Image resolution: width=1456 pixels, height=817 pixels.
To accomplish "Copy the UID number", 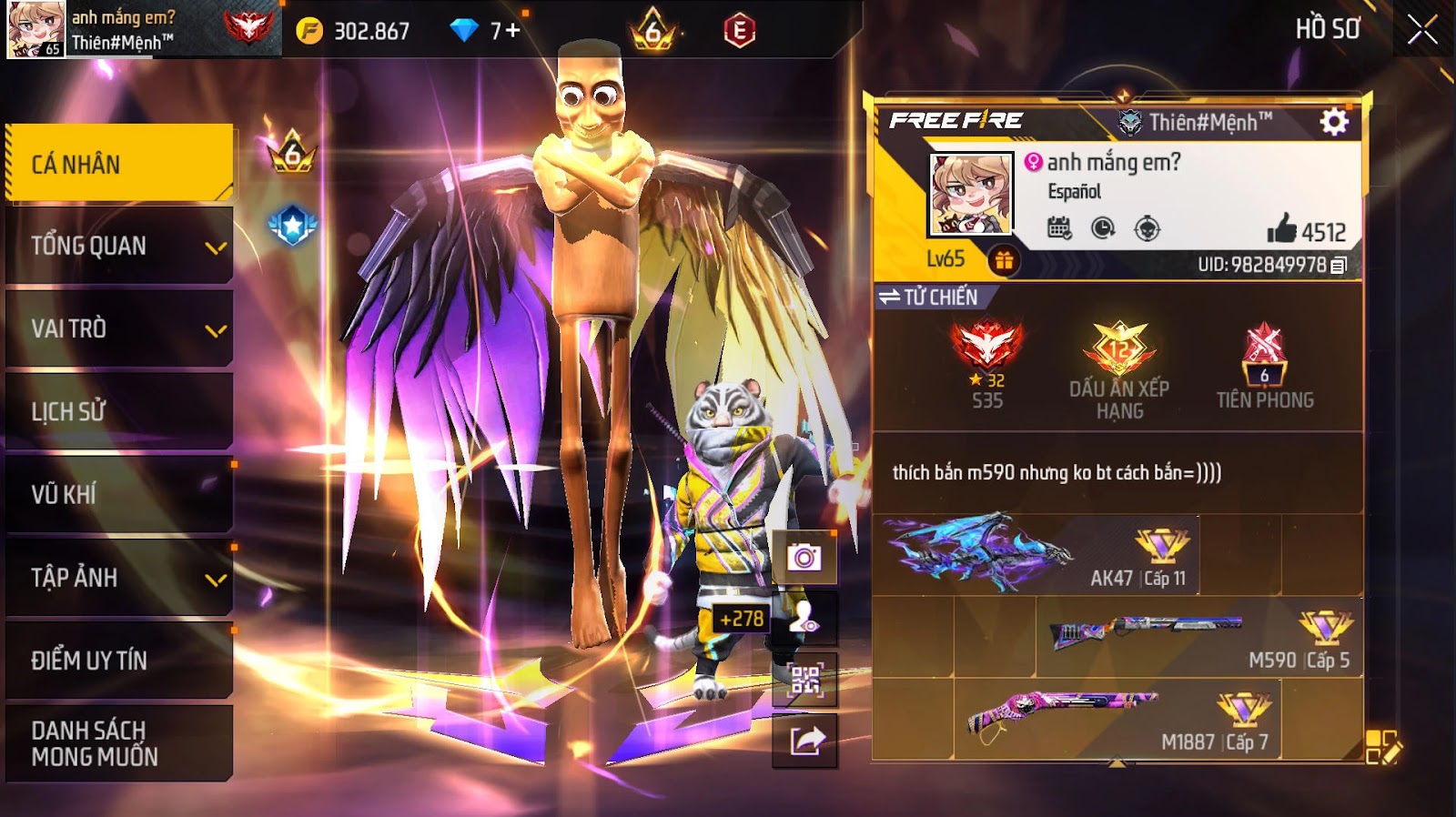I will 1339,266.
